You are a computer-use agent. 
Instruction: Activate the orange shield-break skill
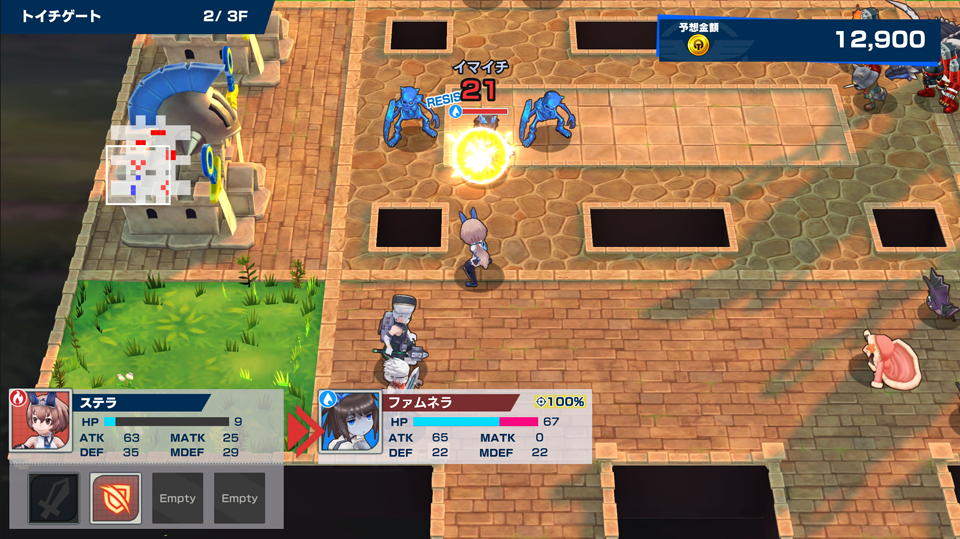(x=115, y=498)
